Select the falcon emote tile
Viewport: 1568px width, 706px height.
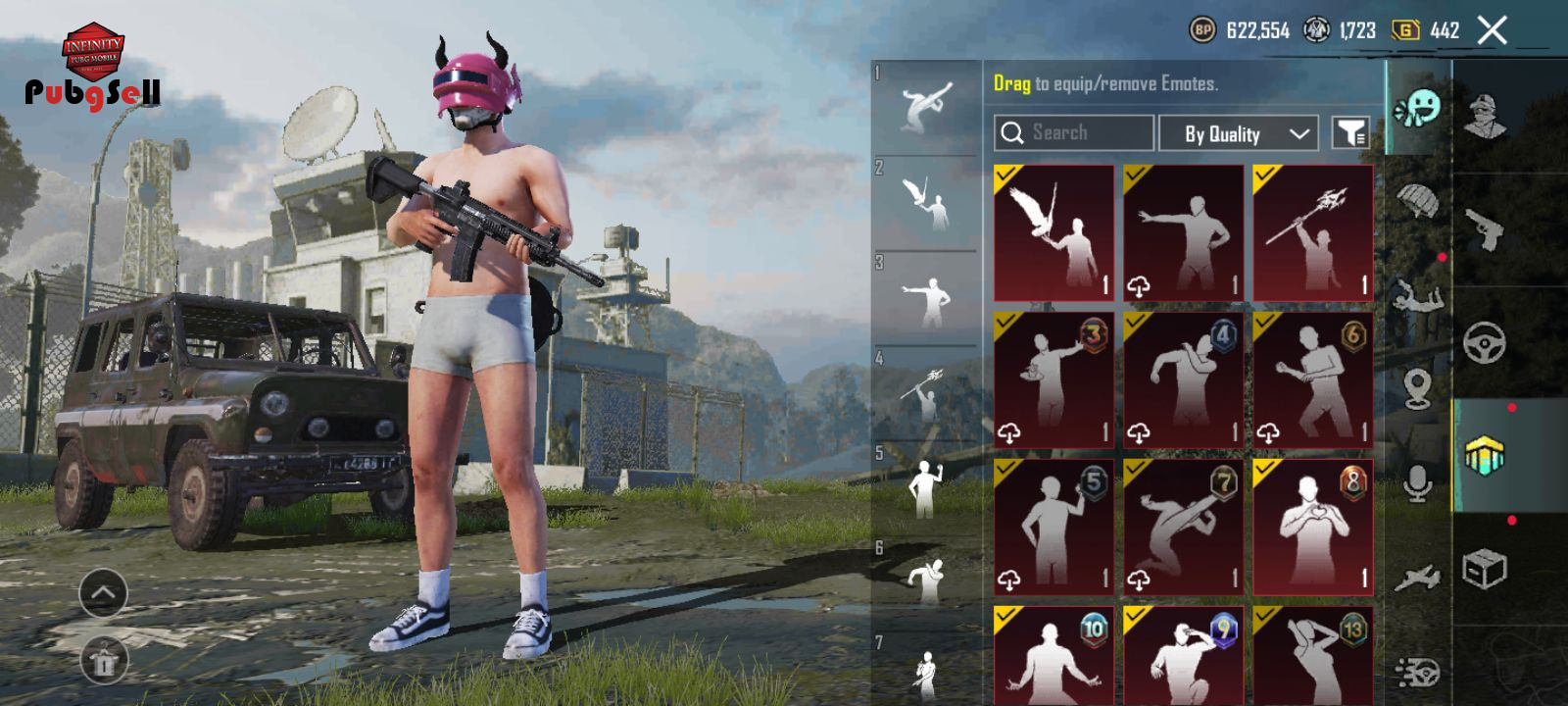coord(1054,233)
